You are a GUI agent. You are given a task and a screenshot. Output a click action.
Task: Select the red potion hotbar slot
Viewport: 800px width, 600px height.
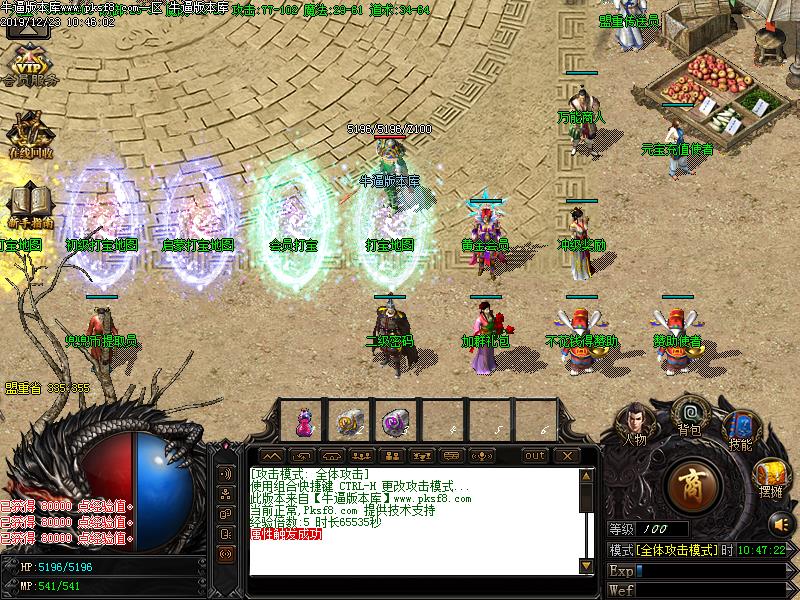point(302,422)
